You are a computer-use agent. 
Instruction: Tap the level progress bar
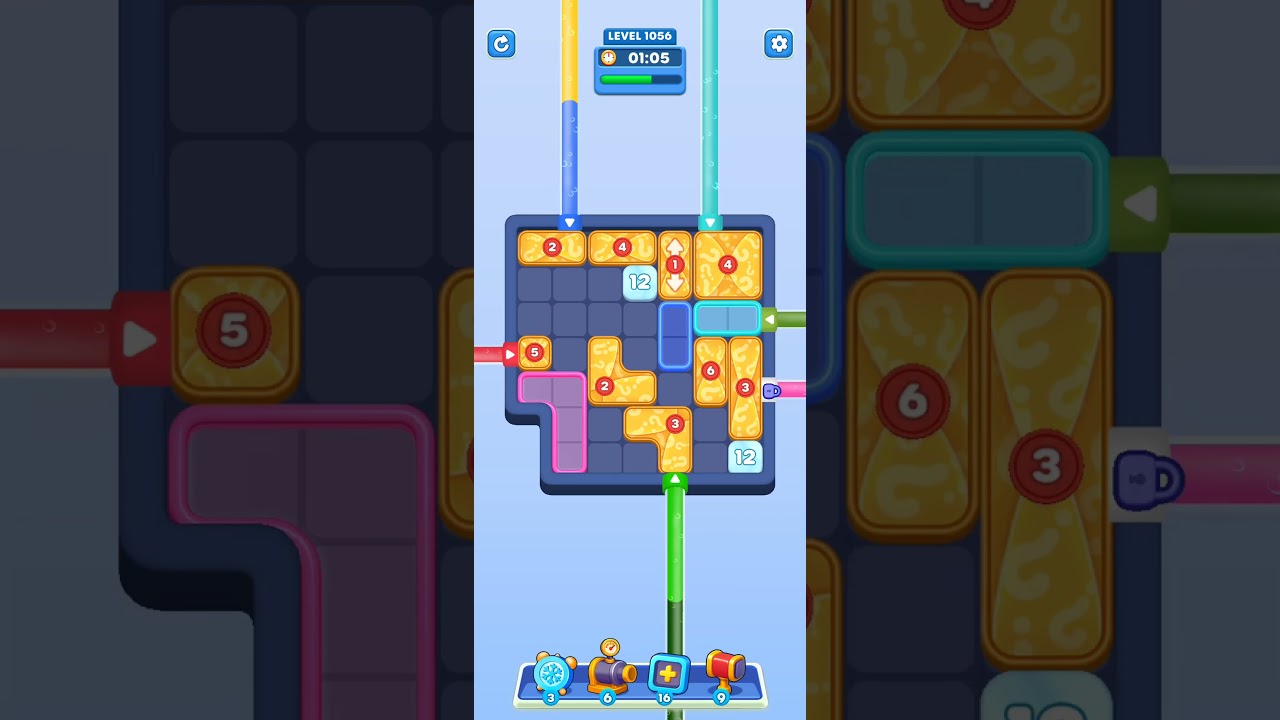pyautogui.click(x=640, y=78)
